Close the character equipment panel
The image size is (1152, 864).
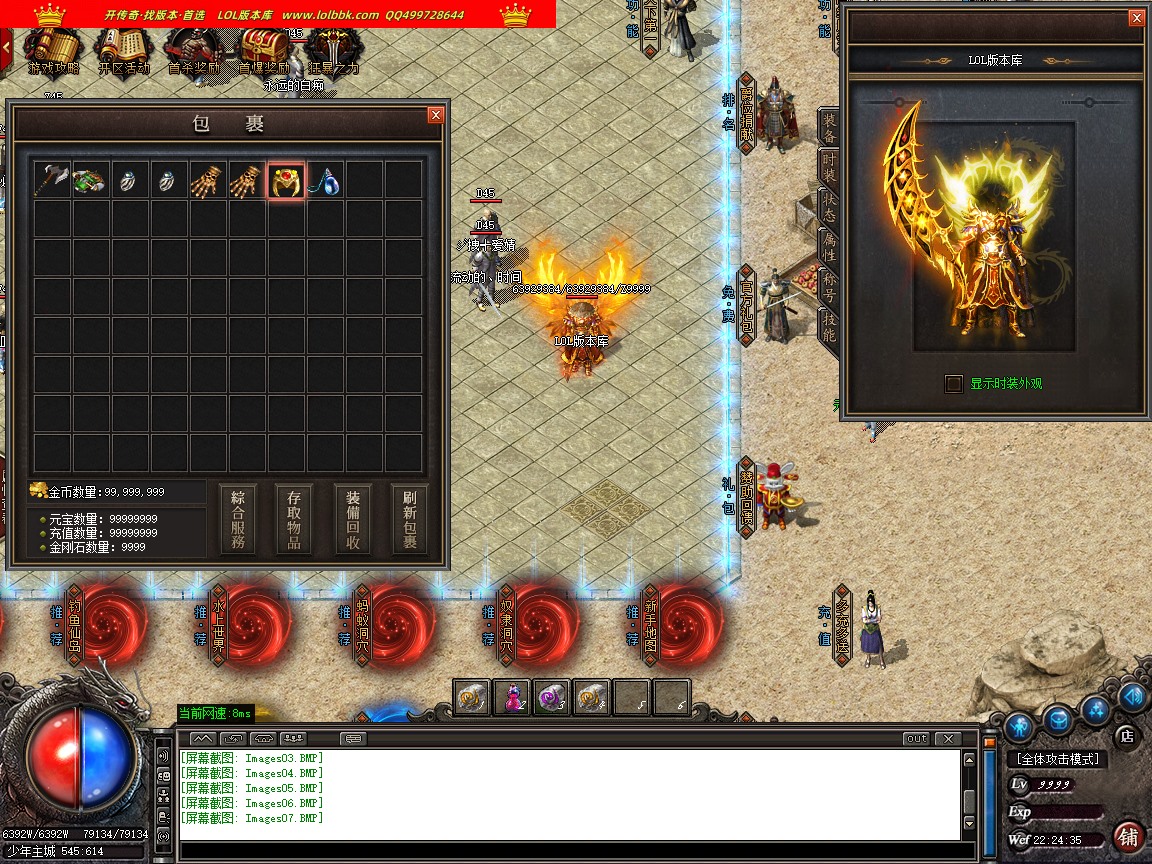click(1136, 18)
